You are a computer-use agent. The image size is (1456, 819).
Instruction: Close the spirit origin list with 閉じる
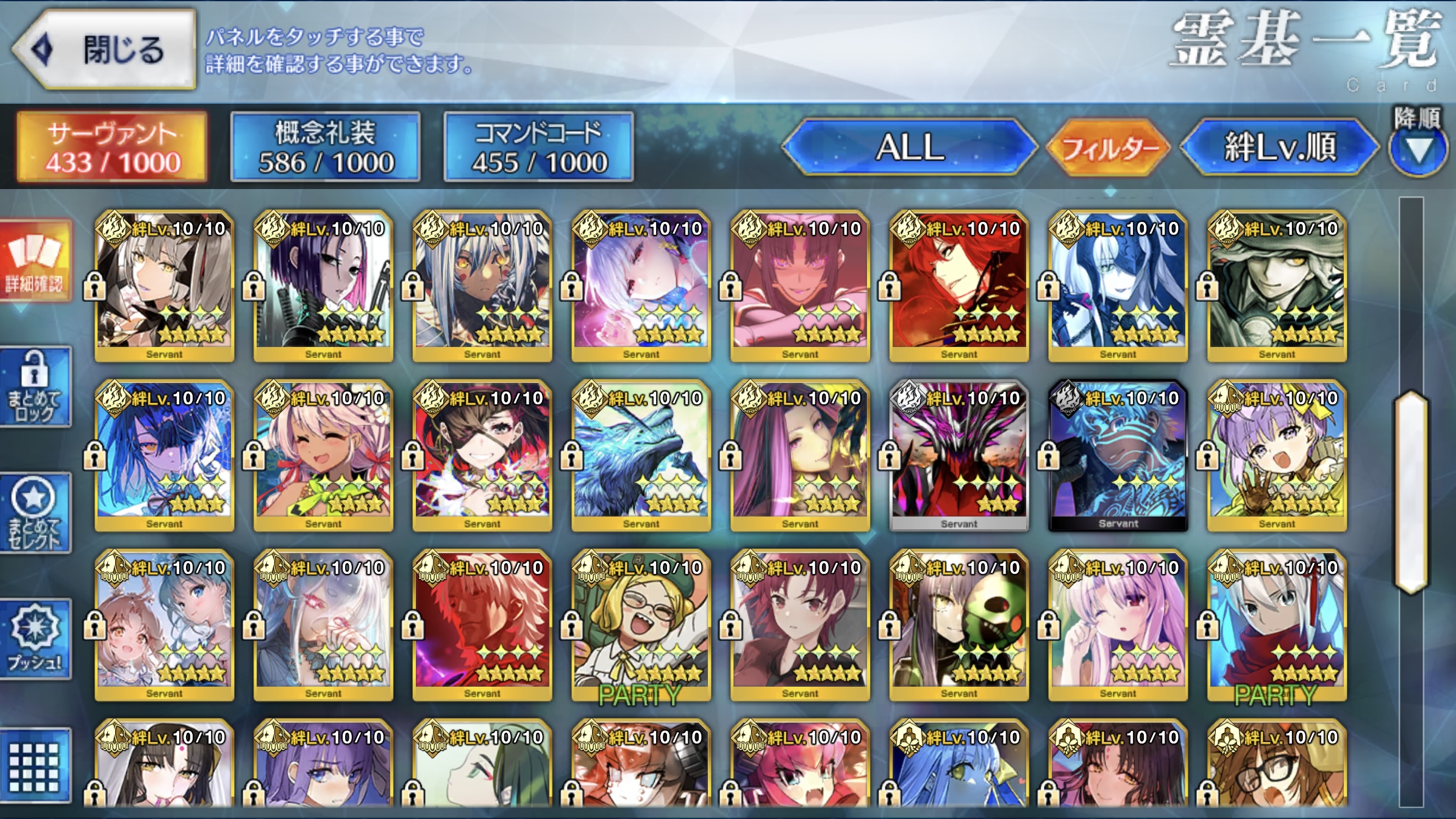pyautogui.click(x=105, y=50)
